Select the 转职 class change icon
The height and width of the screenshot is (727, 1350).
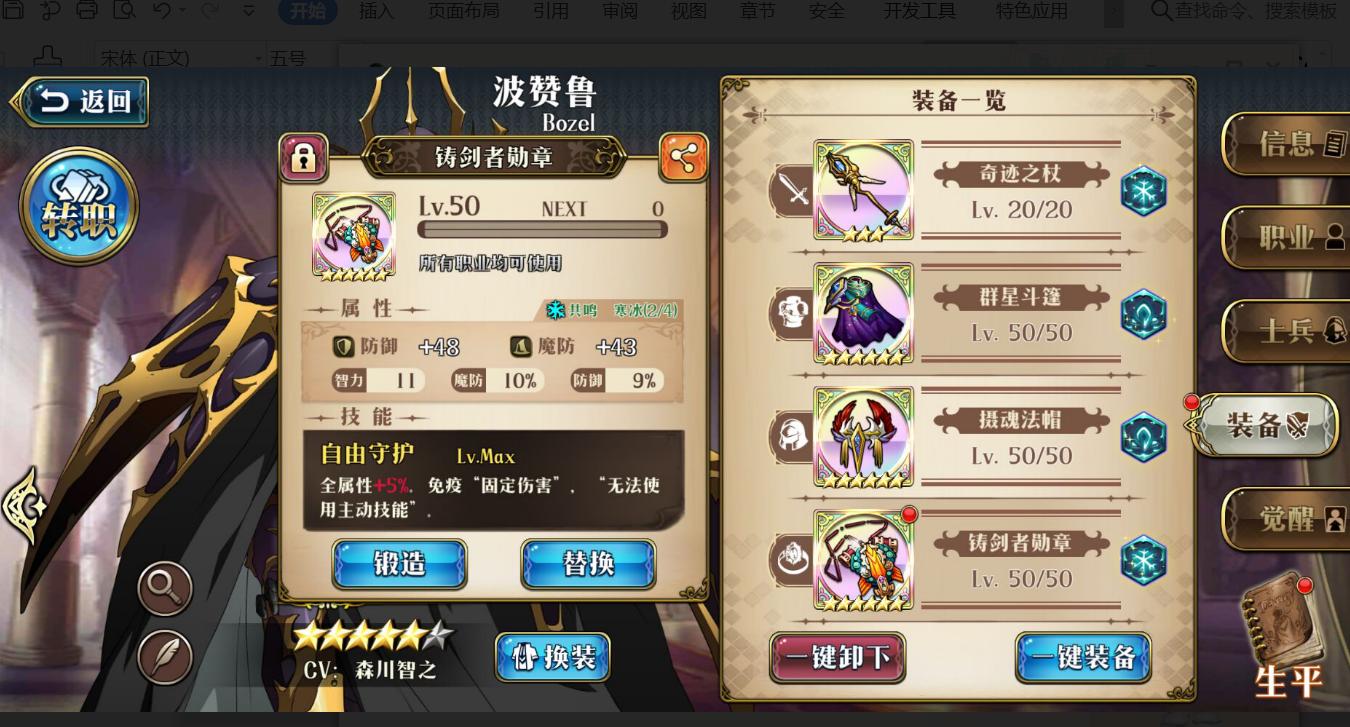pos(78,205)
